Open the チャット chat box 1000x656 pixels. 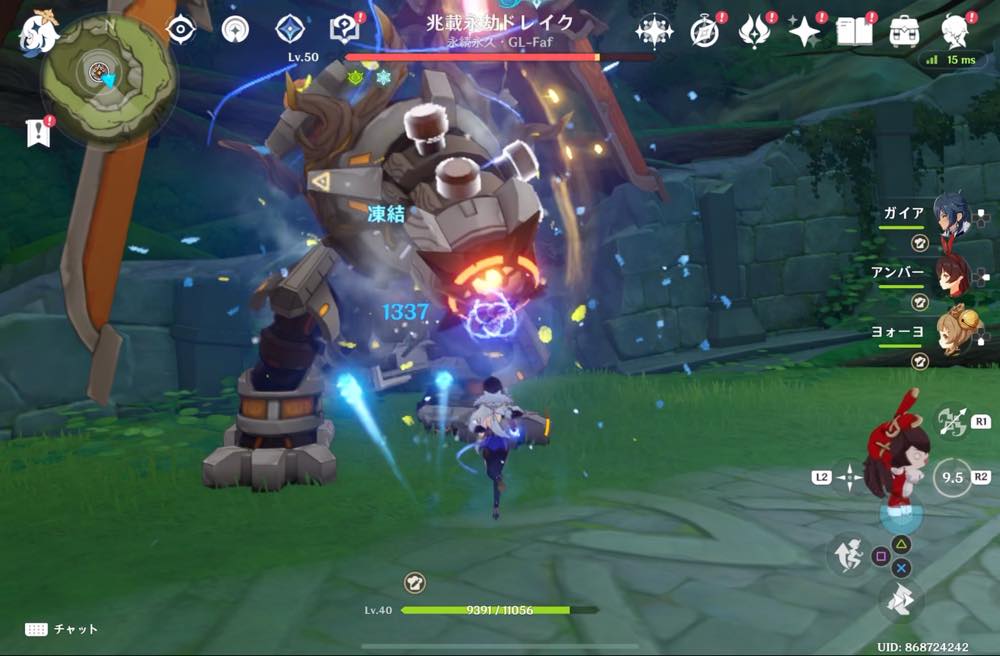coord(63,629)
